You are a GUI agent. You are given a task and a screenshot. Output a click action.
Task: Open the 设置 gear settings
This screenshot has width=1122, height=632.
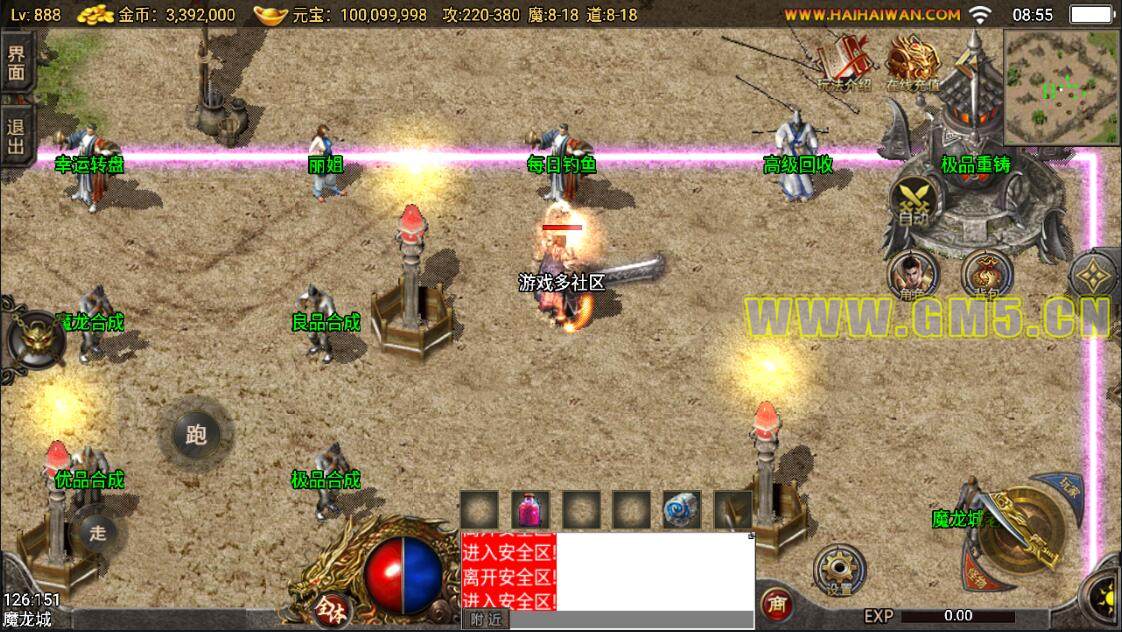tap(838, 572)
